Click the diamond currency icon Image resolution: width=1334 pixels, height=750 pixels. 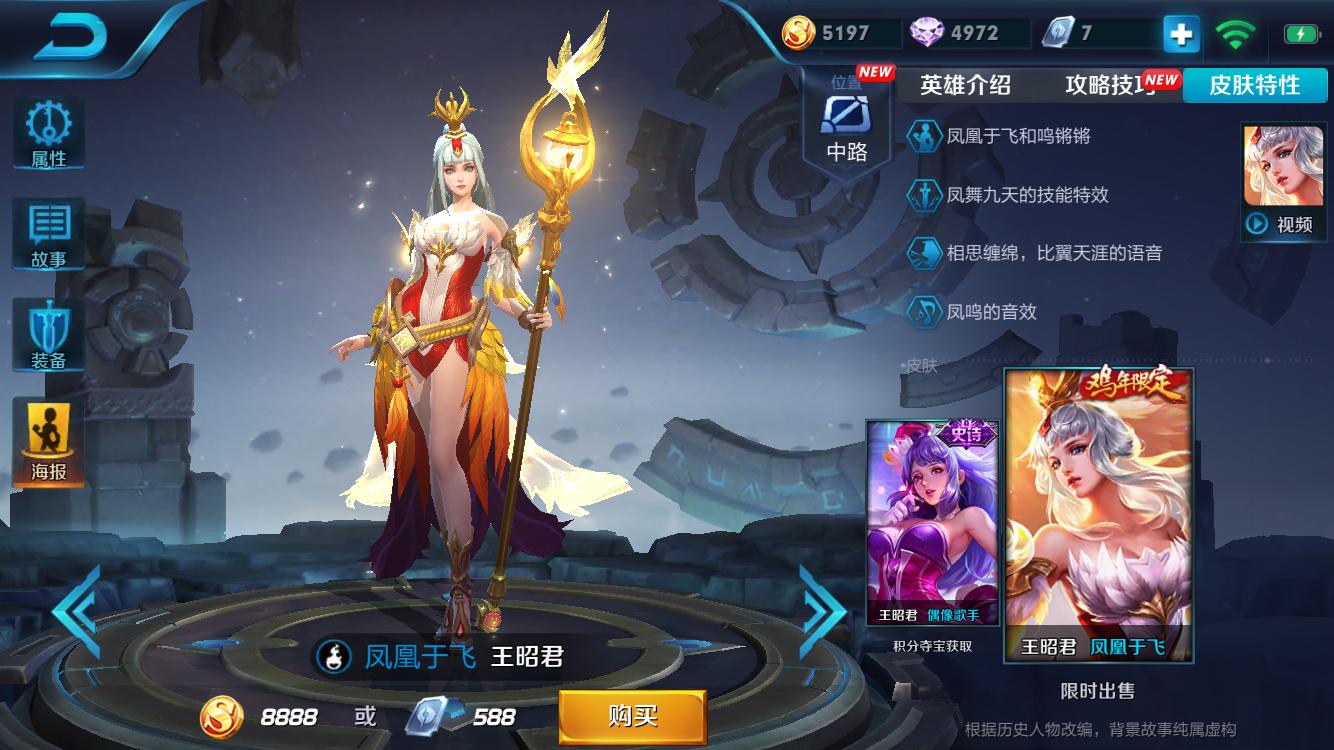pyautogui.click(x=928, y=32)
